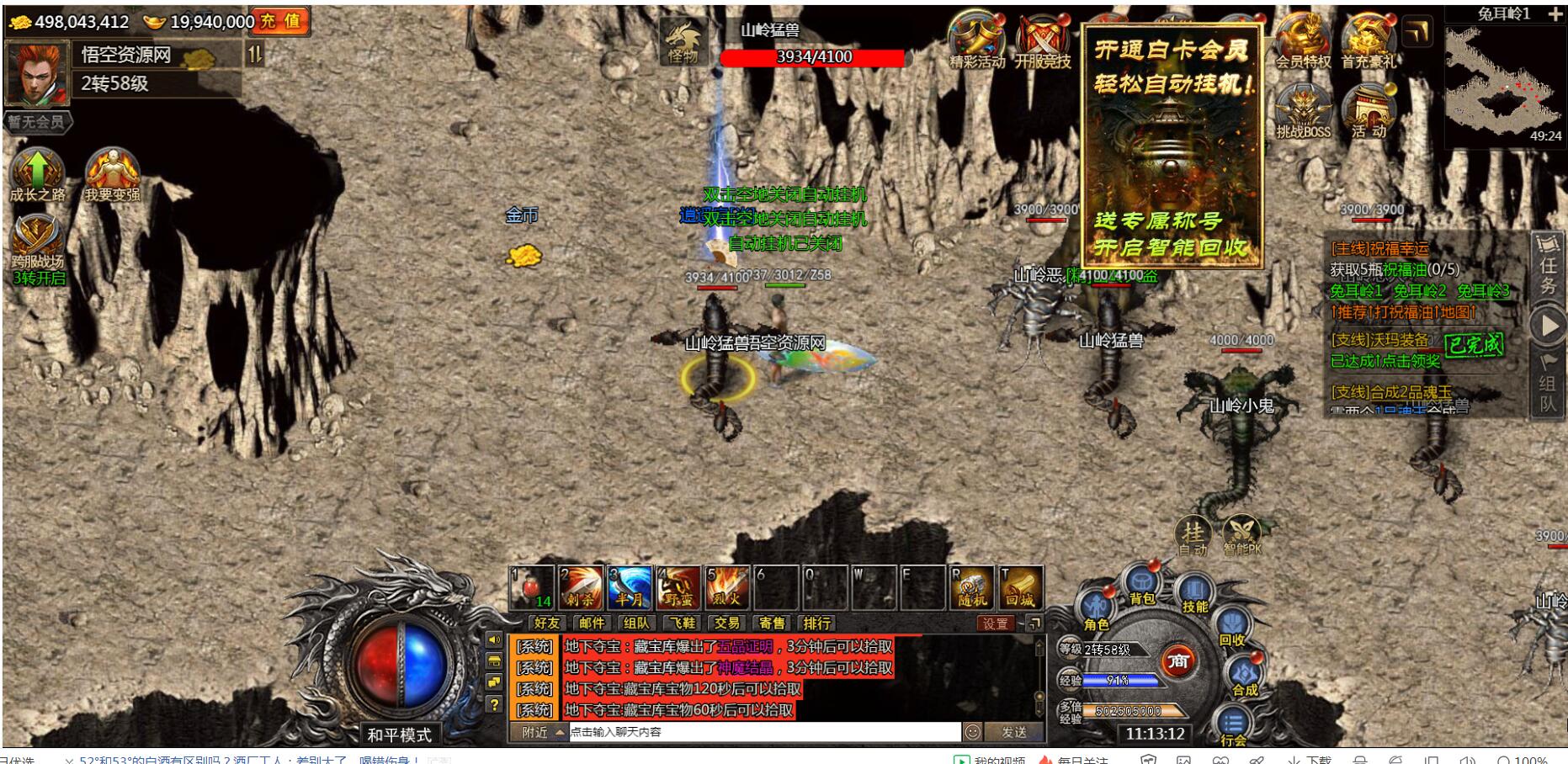Open the 邮件 mail panel

(x=592, y=623)
